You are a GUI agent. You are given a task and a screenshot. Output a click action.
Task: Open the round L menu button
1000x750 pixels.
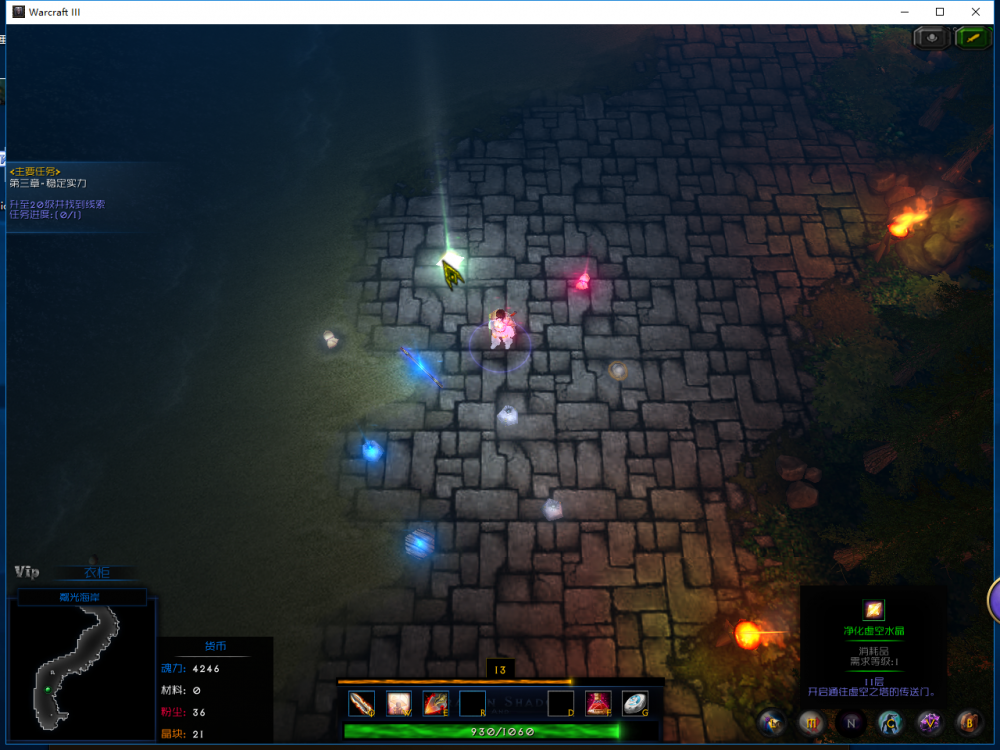click(x=772, y=721)
